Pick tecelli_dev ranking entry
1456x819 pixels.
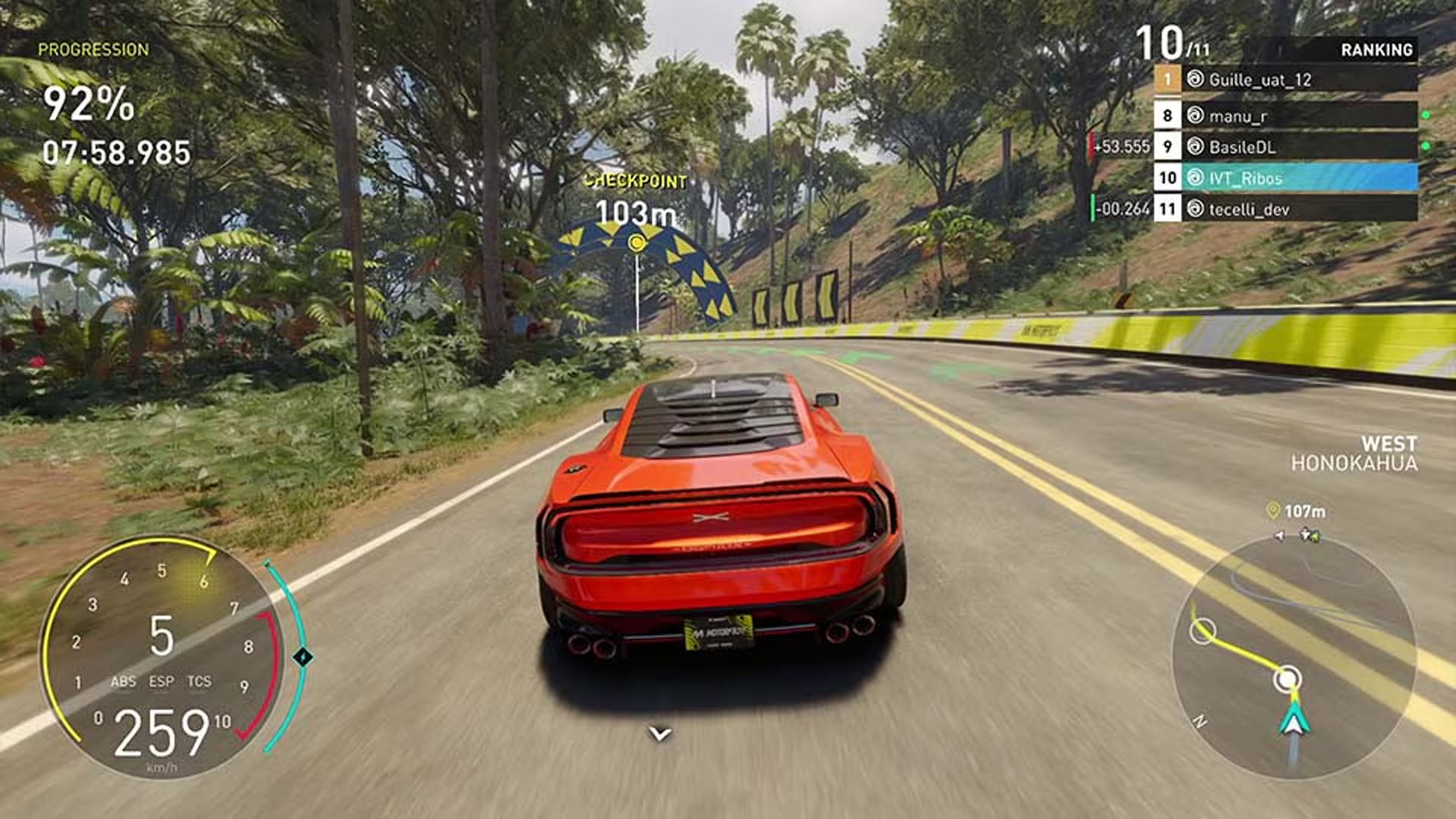click(x=1285, y=209)
